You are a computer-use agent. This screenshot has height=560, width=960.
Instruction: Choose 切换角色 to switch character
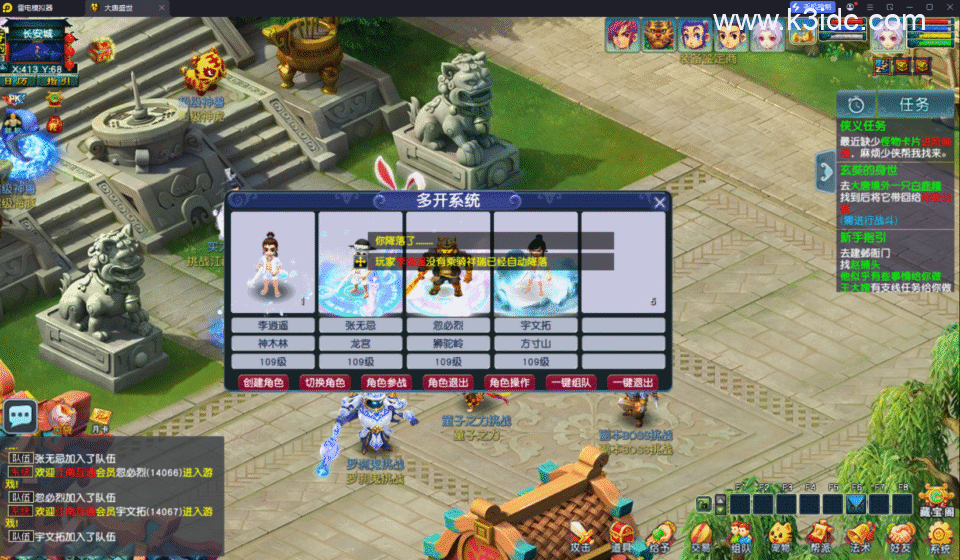324,382
